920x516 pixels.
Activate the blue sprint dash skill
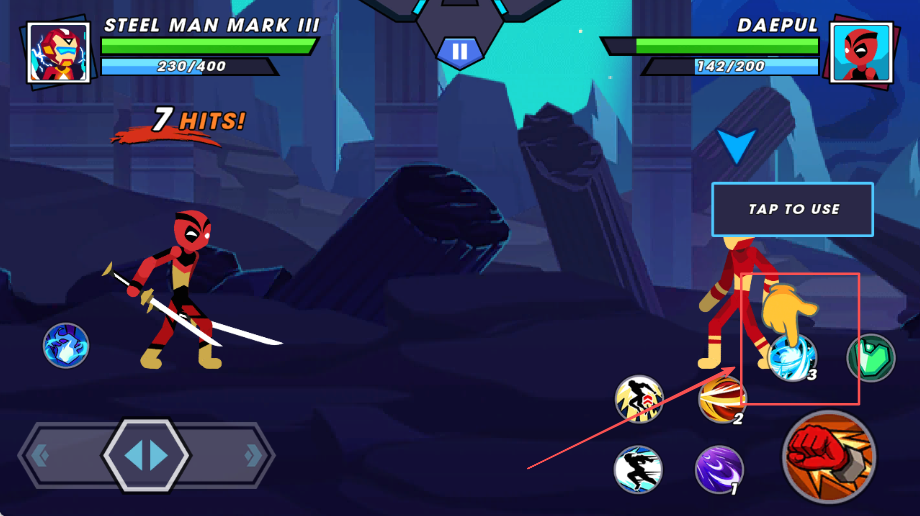[x=638, y=470]
